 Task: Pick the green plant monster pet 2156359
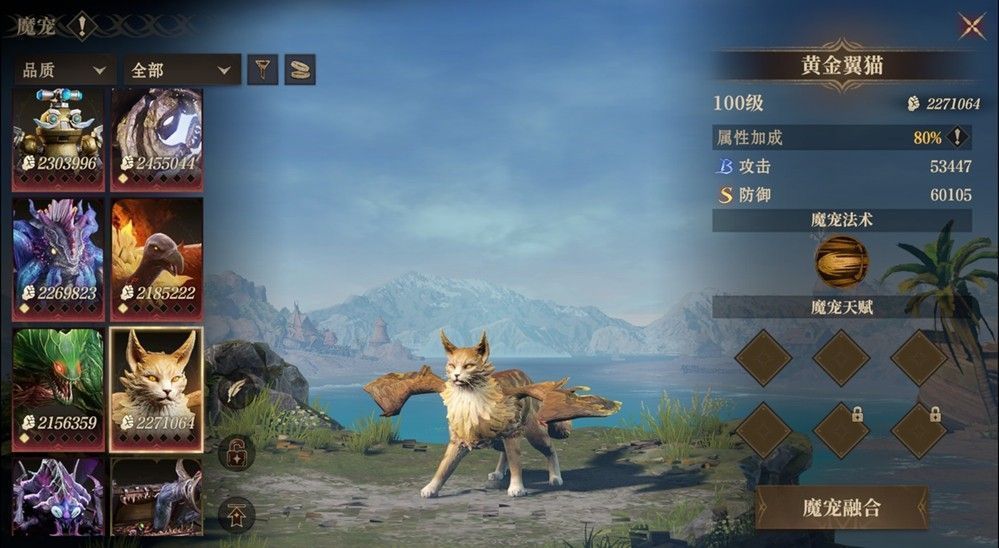58,387
